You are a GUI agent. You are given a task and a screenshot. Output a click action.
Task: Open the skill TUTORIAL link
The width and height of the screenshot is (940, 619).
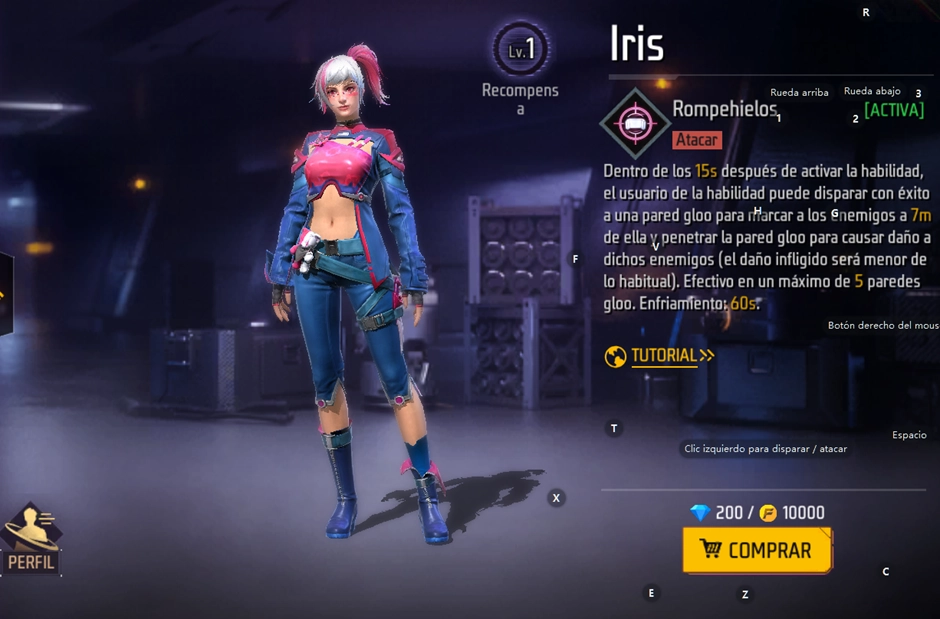pos(662,356)
